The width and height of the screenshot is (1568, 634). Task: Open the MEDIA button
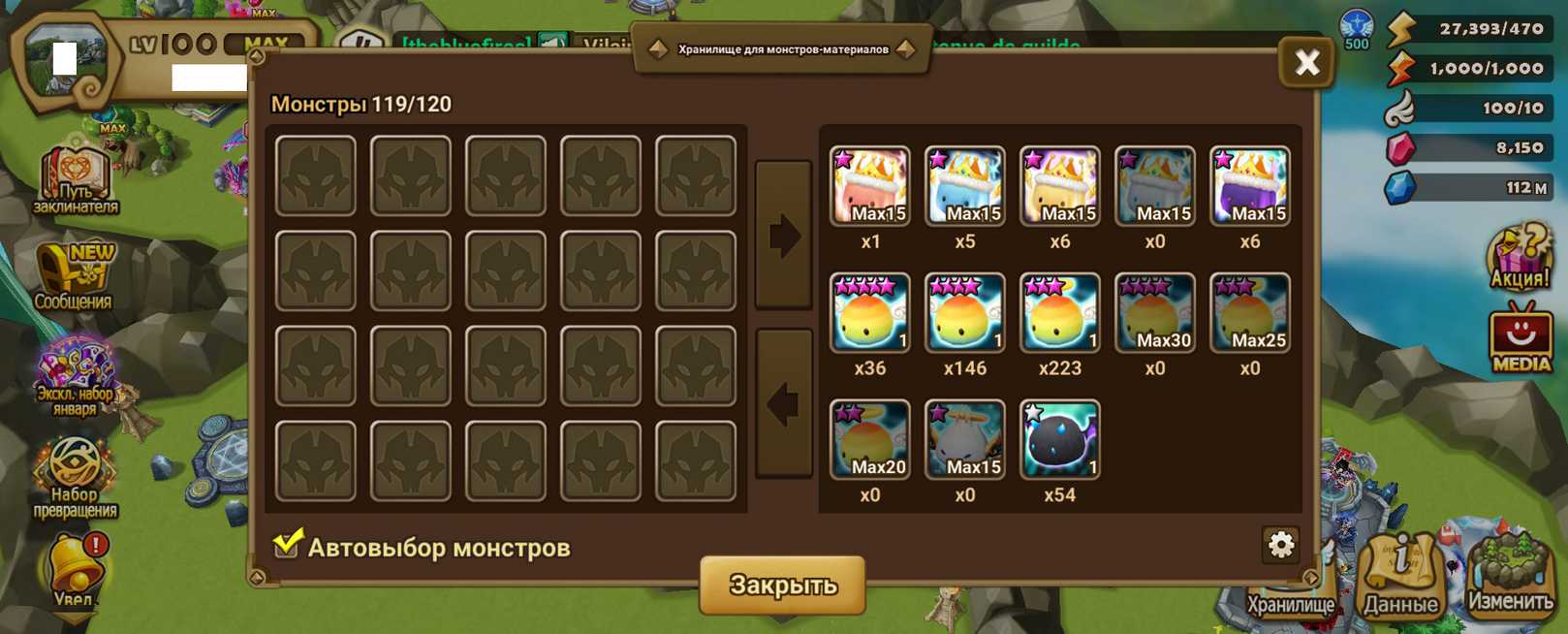pyautogui.click(x=1521, y=339)
